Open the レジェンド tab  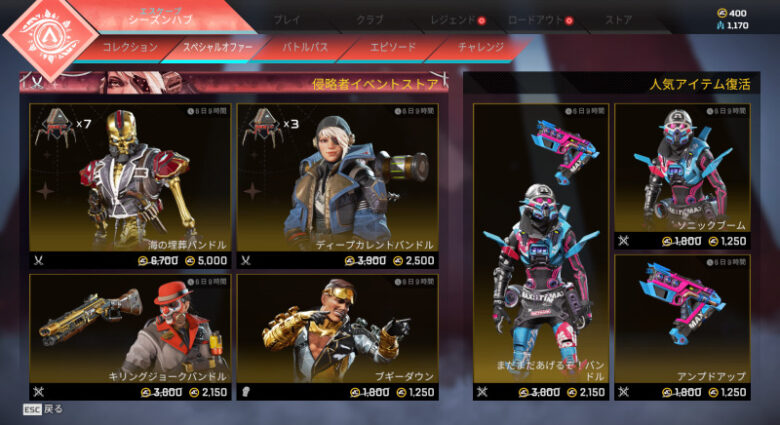click(x=453, y=19)
